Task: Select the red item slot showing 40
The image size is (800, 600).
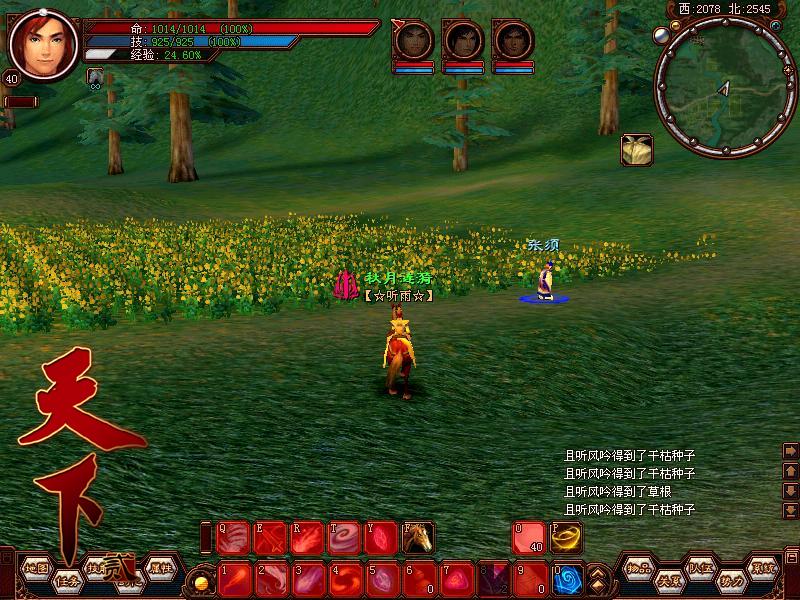Action: tap(528, 538)
